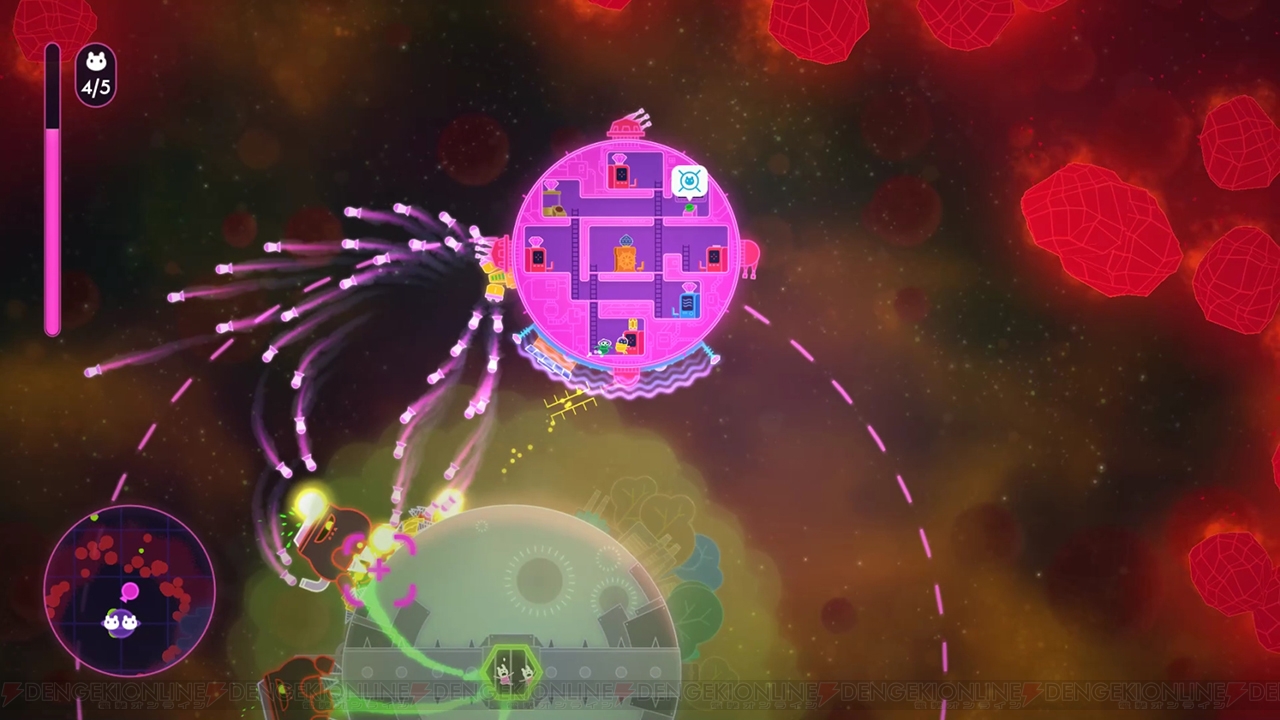Click the cat faces marker on the minimap
This screenshot has width=1280, height=720.
click(x=121, y=621)
